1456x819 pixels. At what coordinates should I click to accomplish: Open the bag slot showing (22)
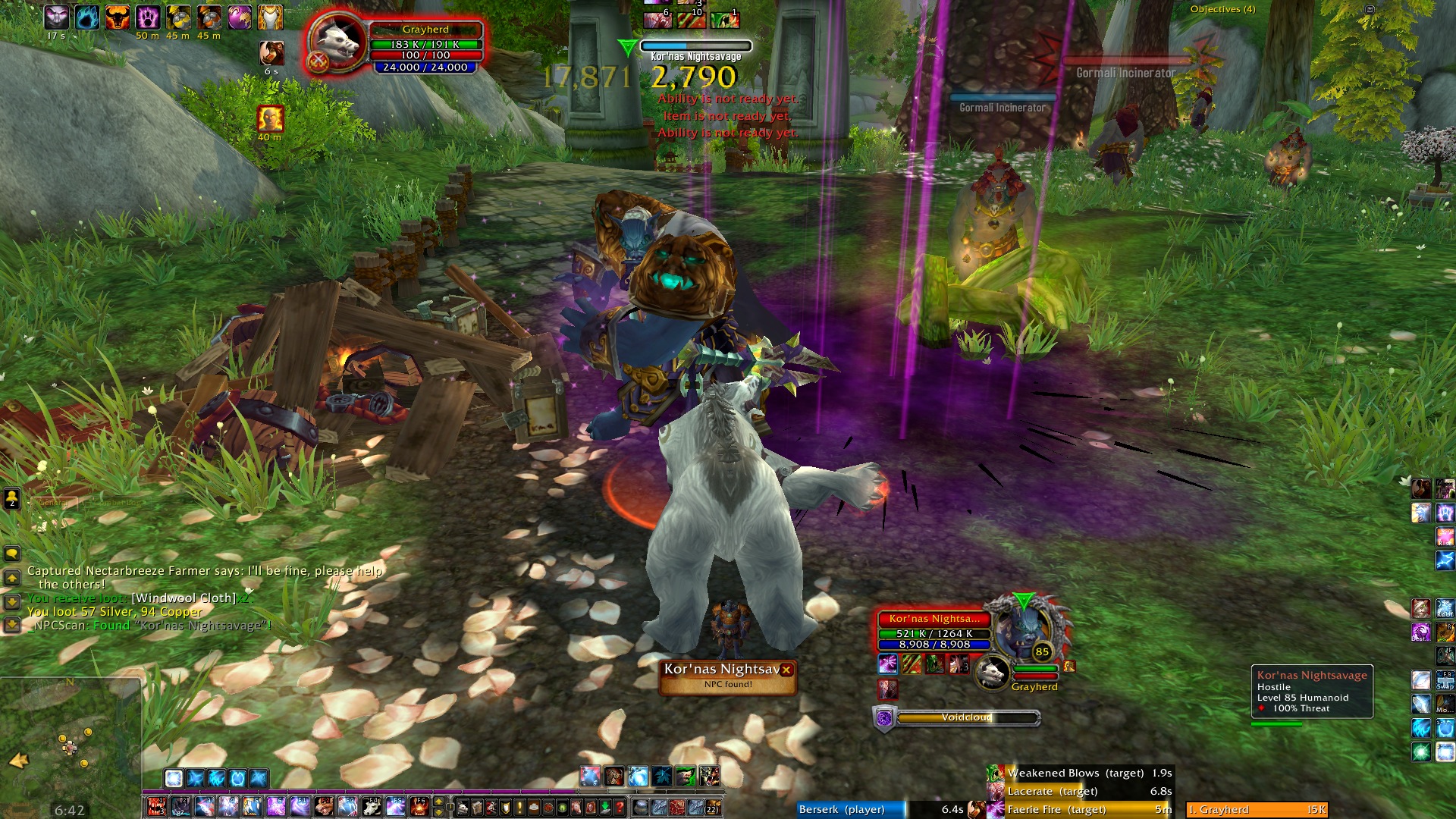click(711, 807)
